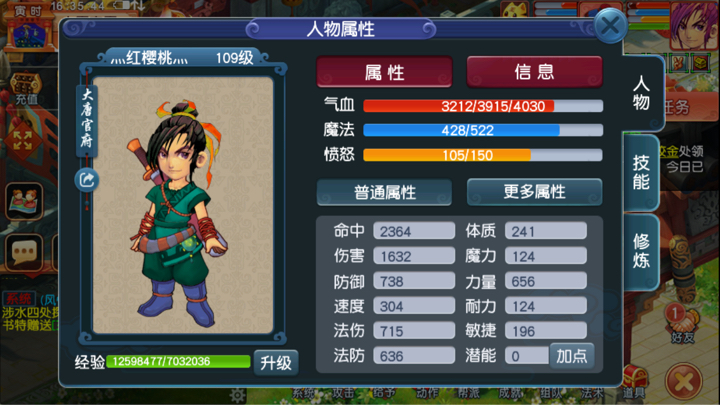
Task: Close the character attributes panel
Action: pyautogui.click(x=610, y=26)
